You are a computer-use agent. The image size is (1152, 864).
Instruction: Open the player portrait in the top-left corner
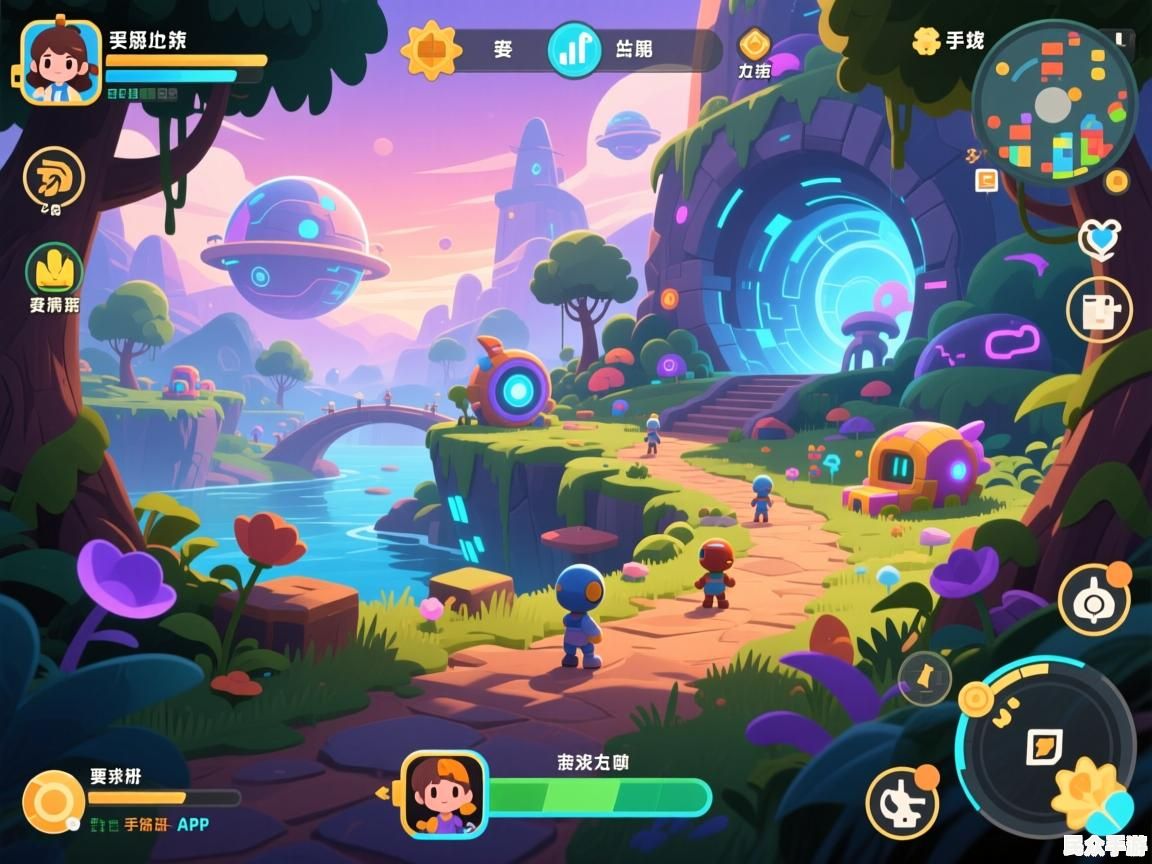[x=60, y=62]
